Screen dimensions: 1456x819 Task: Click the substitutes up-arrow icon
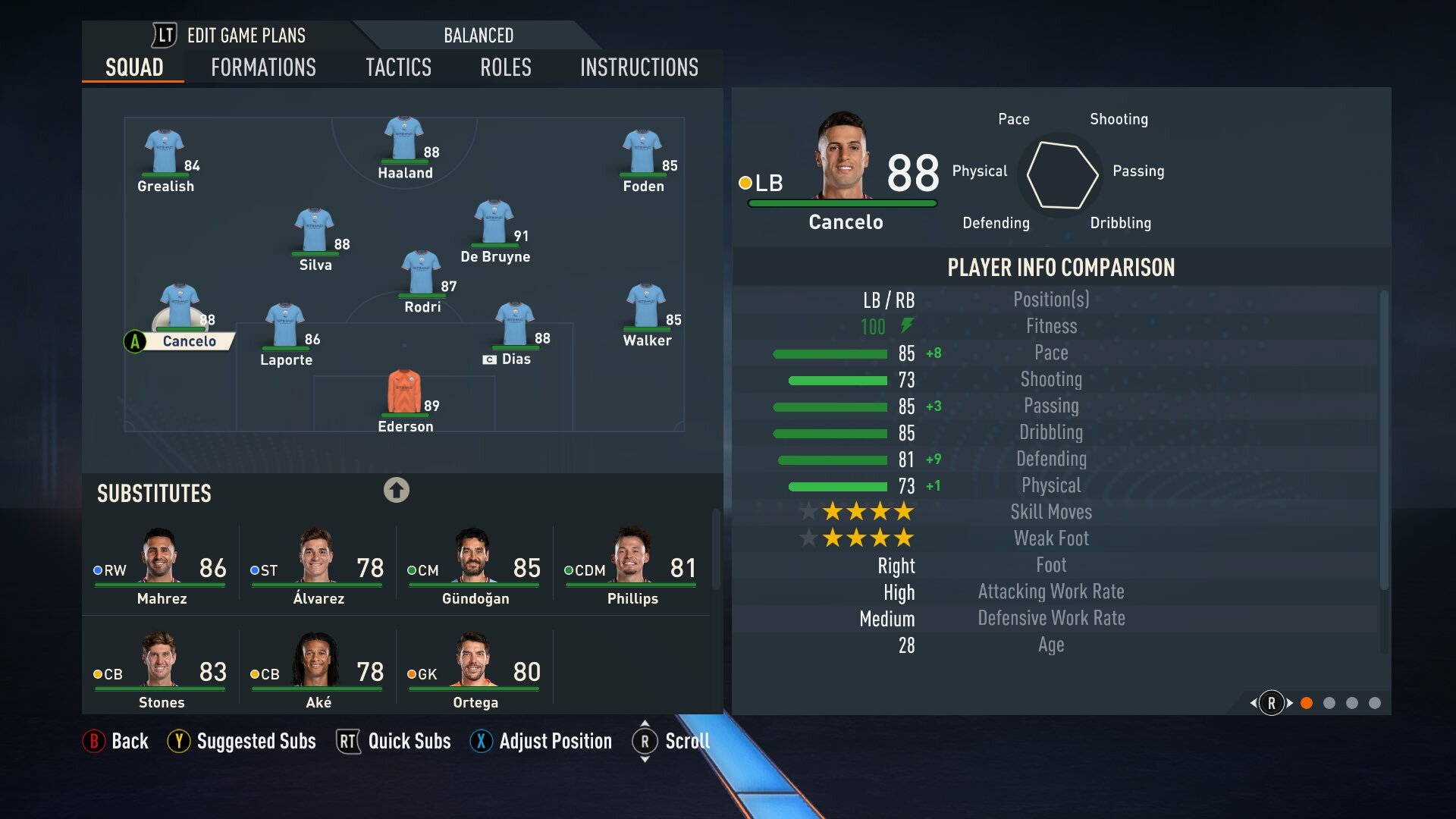(x=396, y=490)
